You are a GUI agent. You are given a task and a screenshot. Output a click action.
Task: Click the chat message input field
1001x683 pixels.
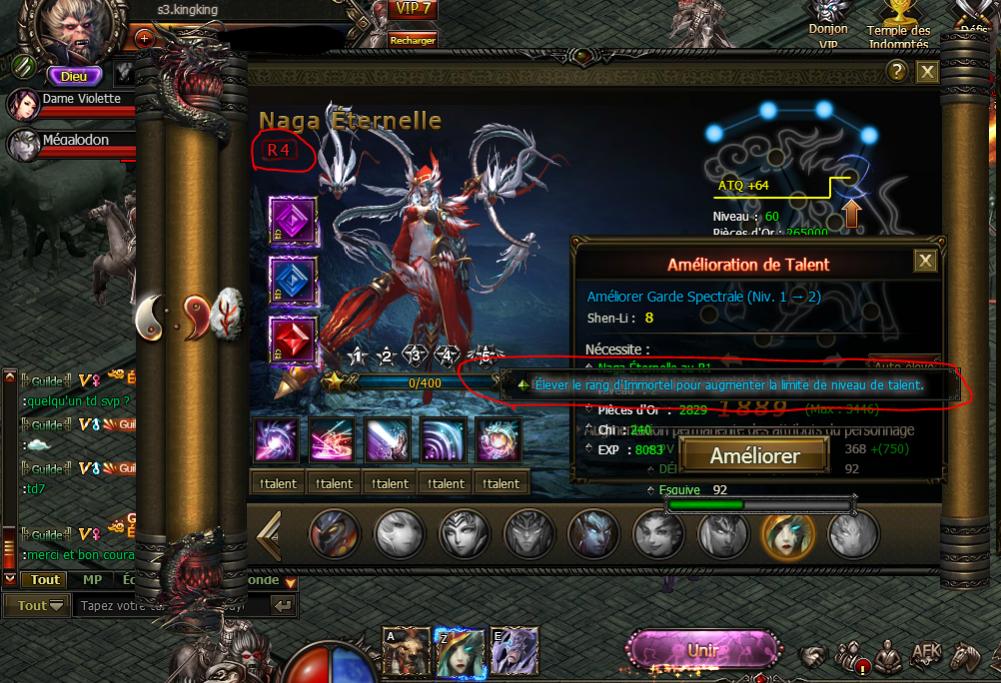[x=170, y=605]
